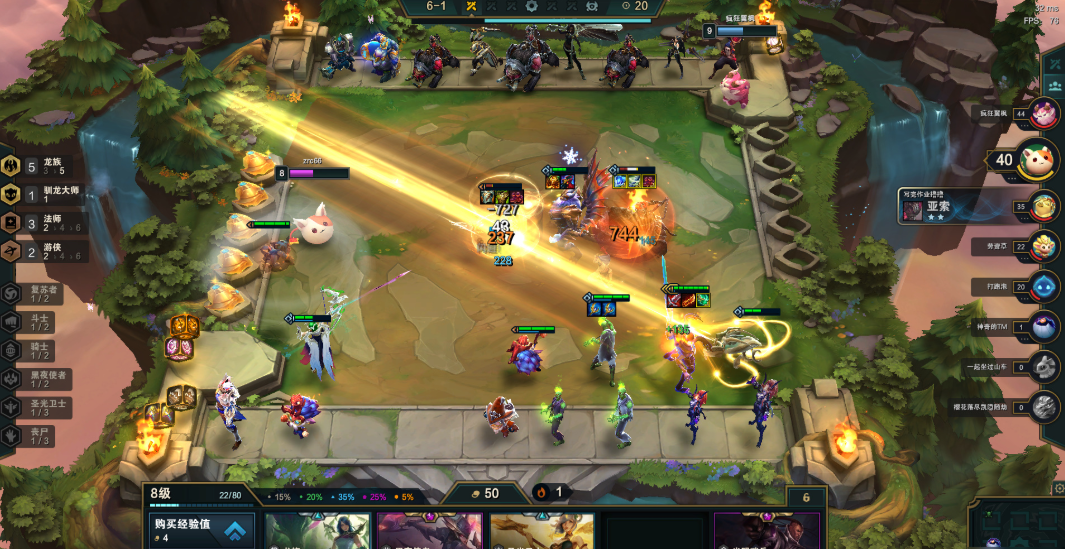This screenshot has height=549, width=1065.
Task: View the board of player 打跑来
Action: 1044,286
